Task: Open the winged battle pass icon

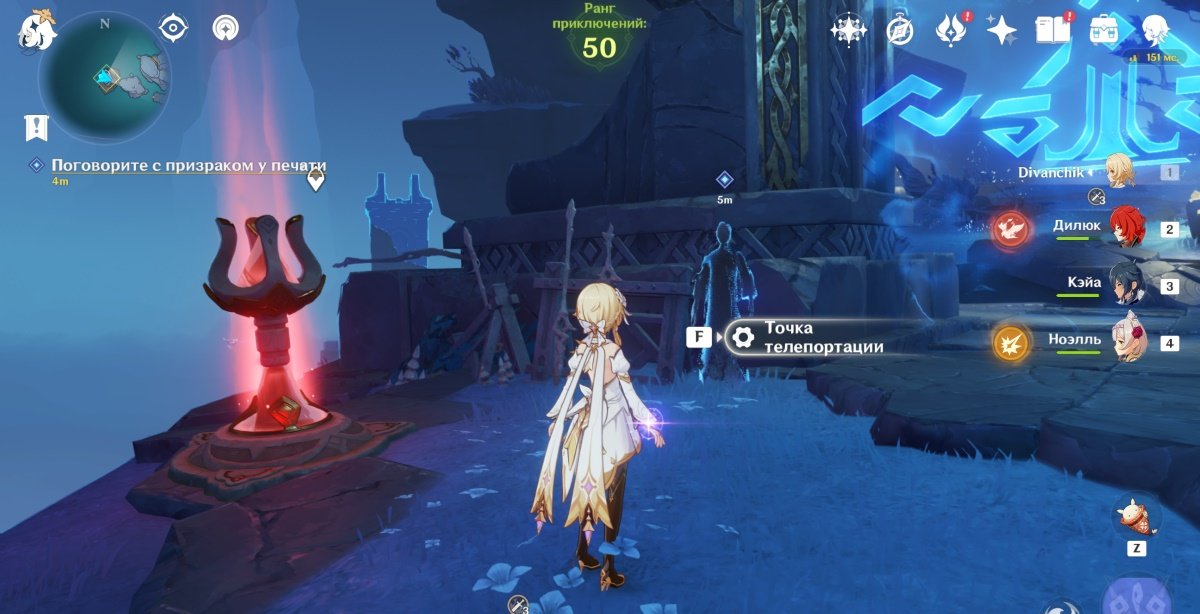Action: pos(949,31)
